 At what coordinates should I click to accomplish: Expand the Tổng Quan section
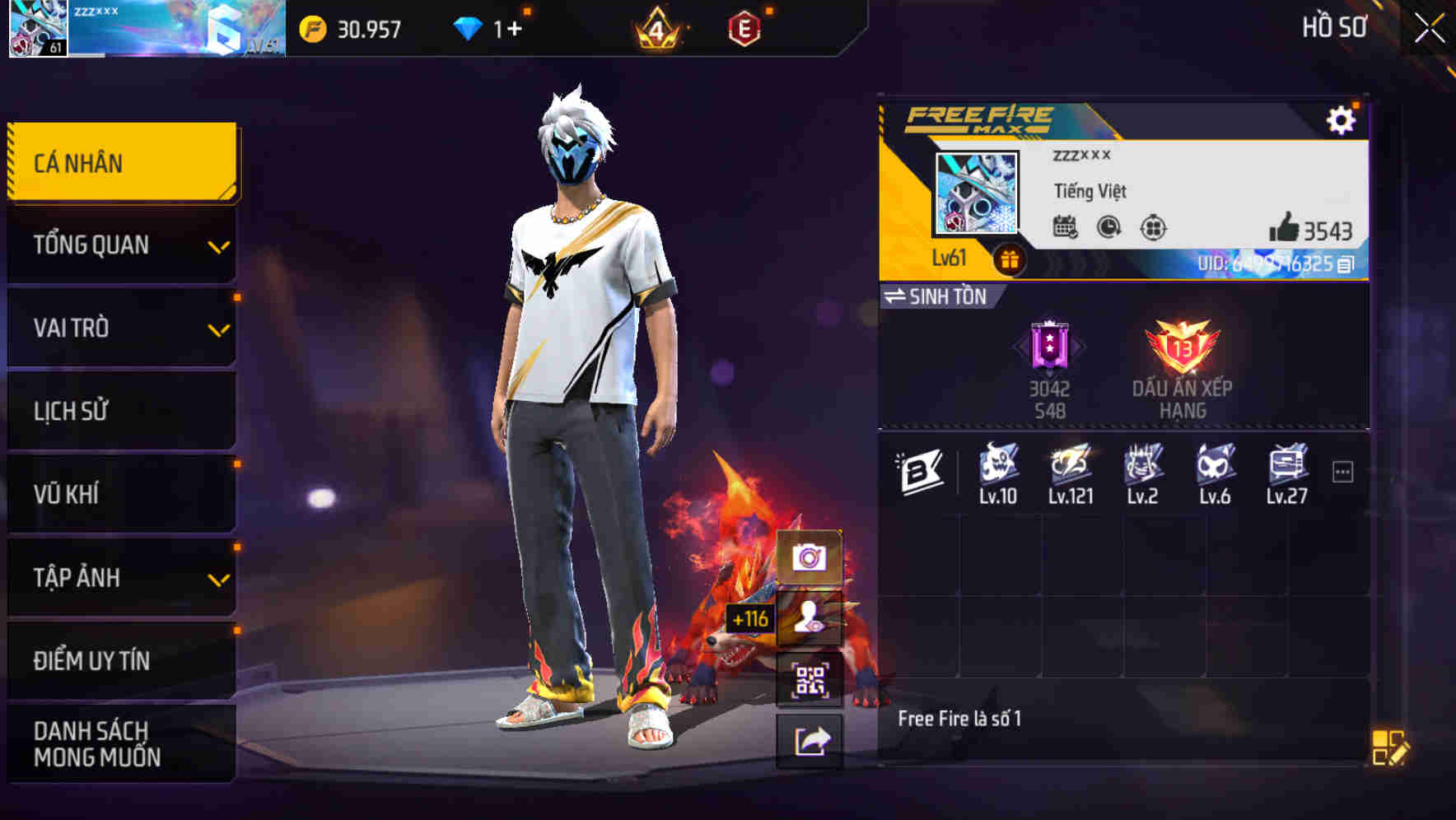(119, 245)
